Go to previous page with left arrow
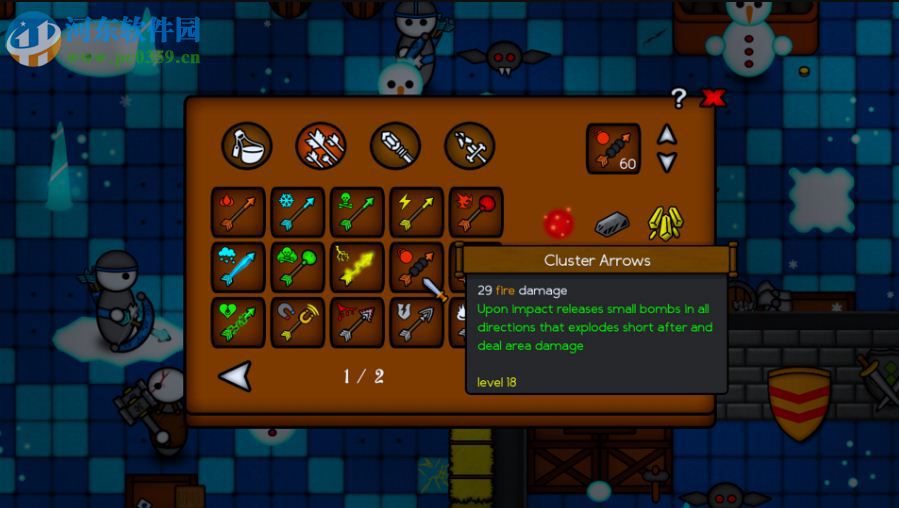The height and width of the screenshot is (508, 899). point(235,376)
